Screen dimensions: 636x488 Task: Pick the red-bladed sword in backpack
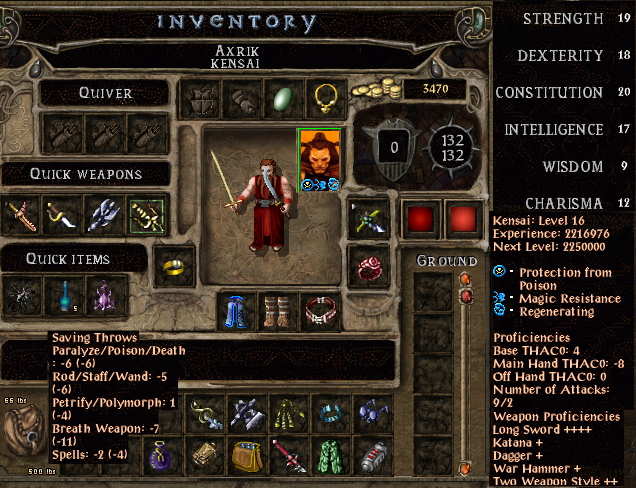coord(288,458)
